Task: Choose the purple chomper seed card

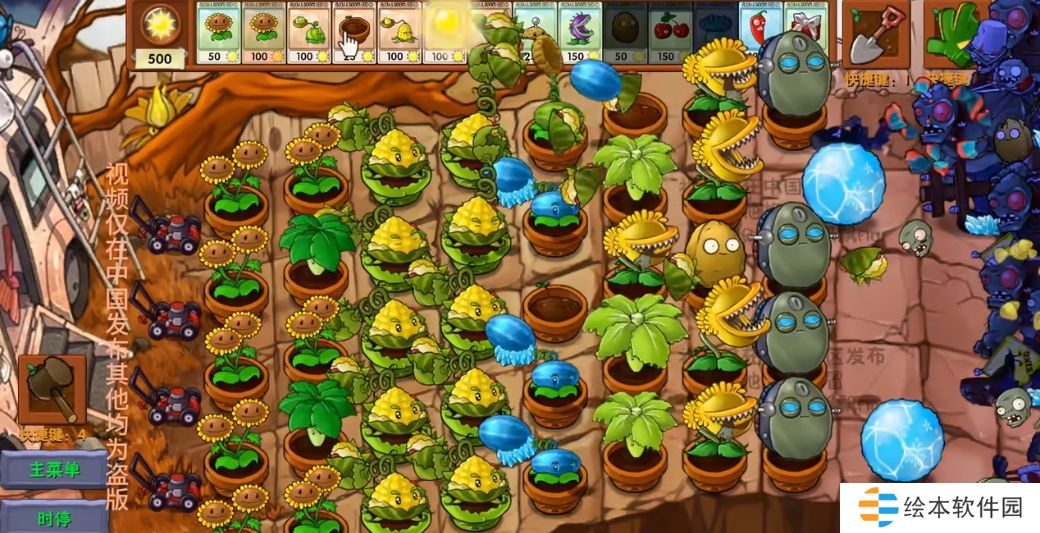Action: 579,34
